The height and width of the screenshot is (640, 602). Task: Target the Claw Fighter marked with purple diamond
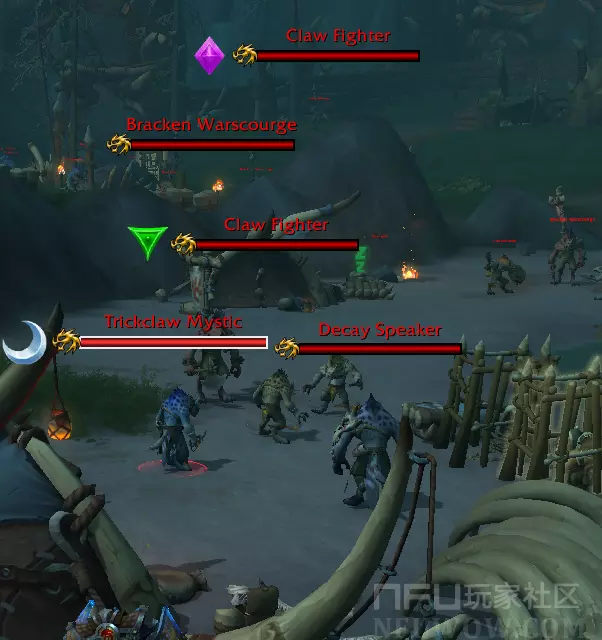337,56
